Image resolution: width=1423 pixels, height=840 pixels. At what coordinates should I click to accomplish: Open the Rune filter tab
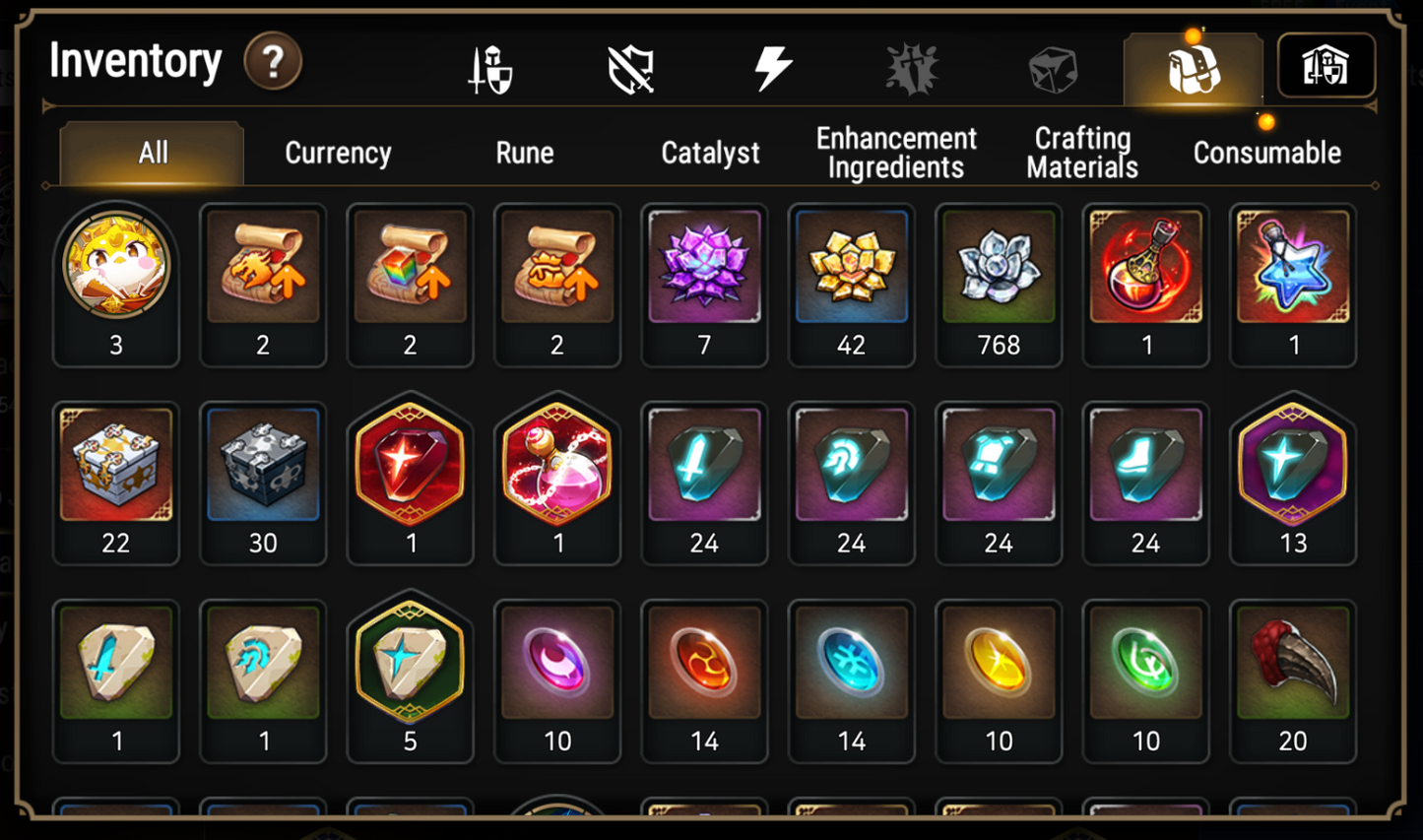point(525,153)
